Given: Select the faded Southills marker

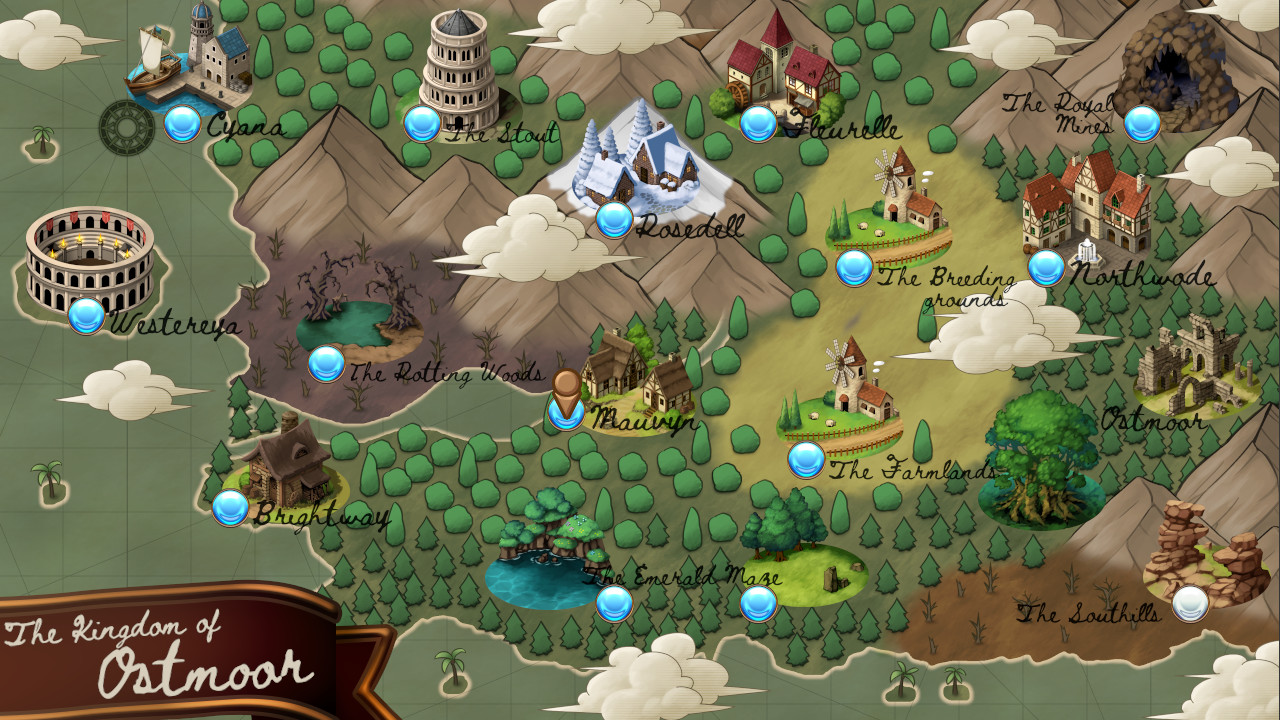Looking at the screenshot, I should coord(1189,602).
